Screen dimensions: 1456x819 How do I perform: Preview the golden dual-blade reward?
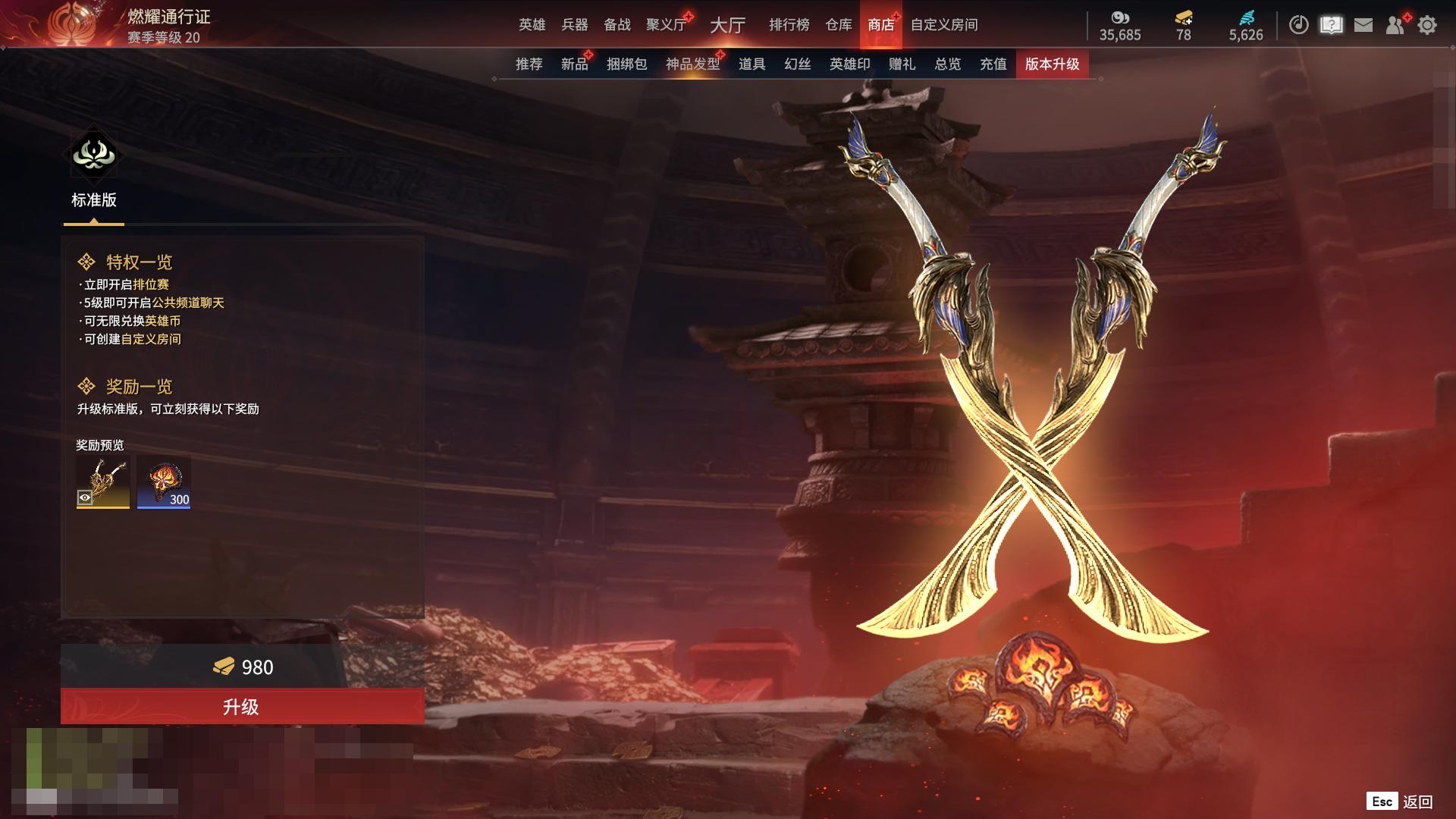[x=103, y=482]
